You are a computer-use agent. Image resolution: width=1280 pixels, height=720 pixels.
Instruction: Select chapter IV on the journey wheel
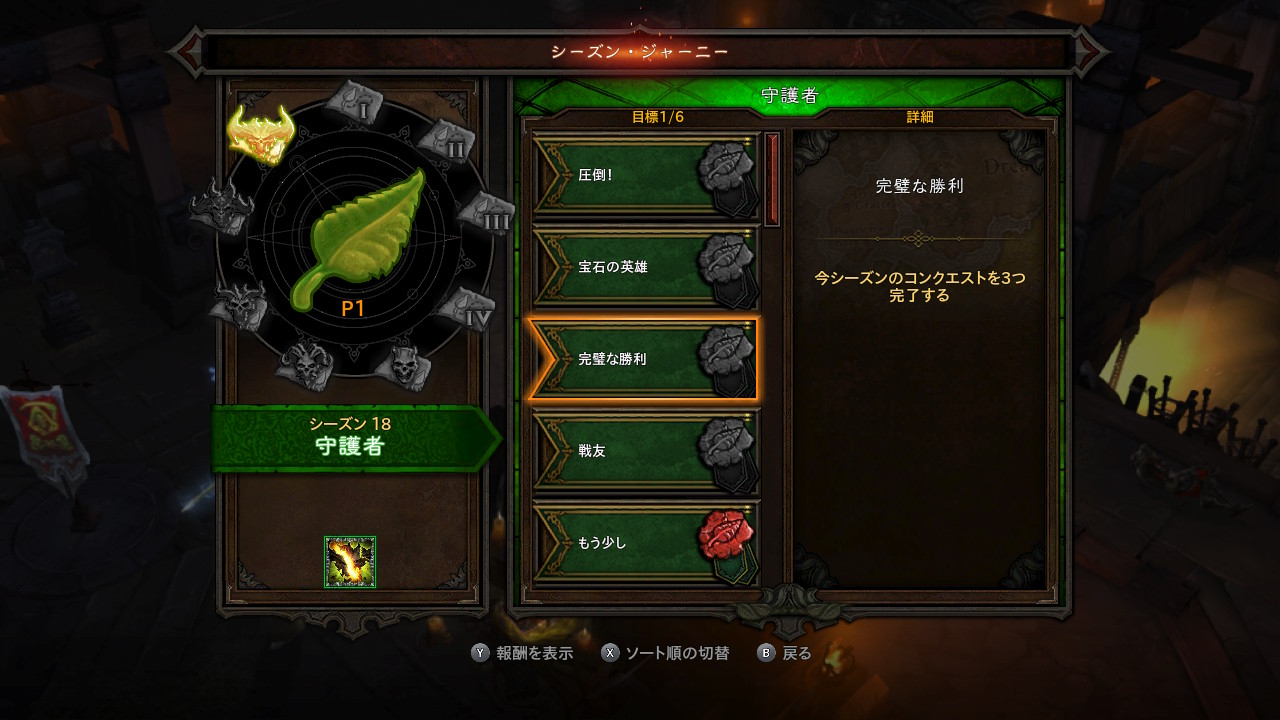467,309
